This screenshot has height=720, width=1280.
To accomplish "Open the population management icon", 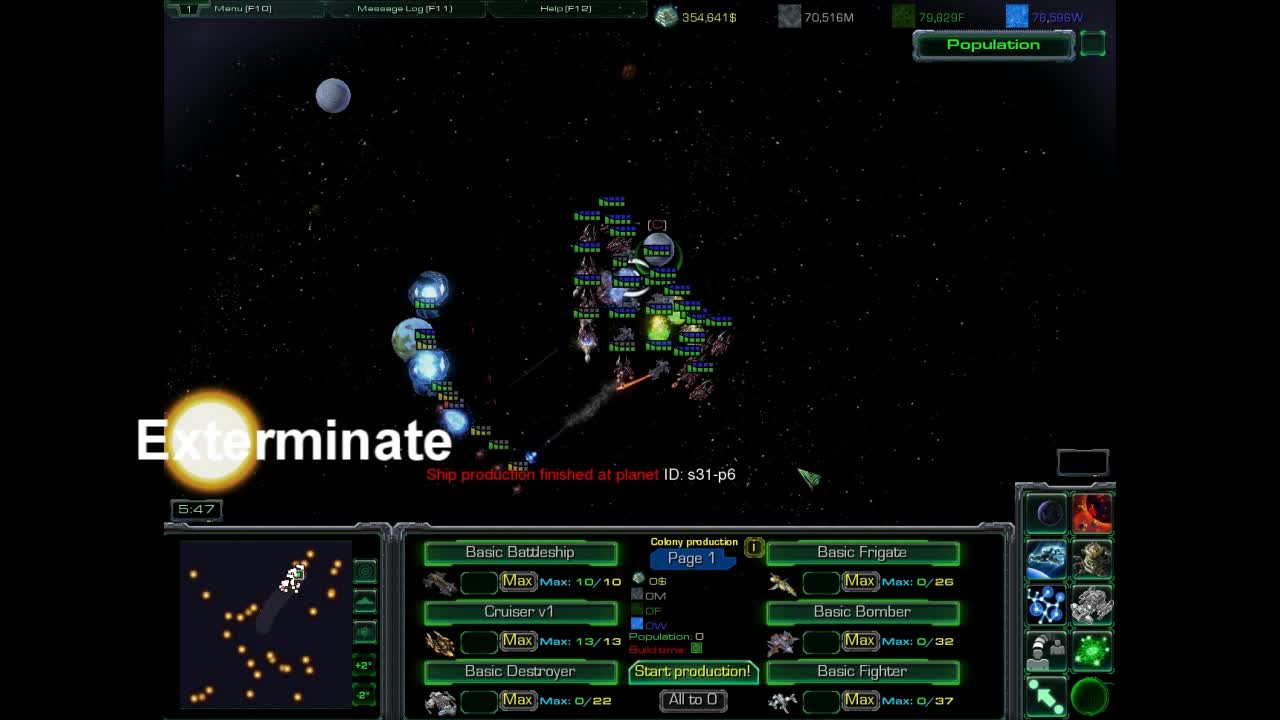I will click(1045, 650).
